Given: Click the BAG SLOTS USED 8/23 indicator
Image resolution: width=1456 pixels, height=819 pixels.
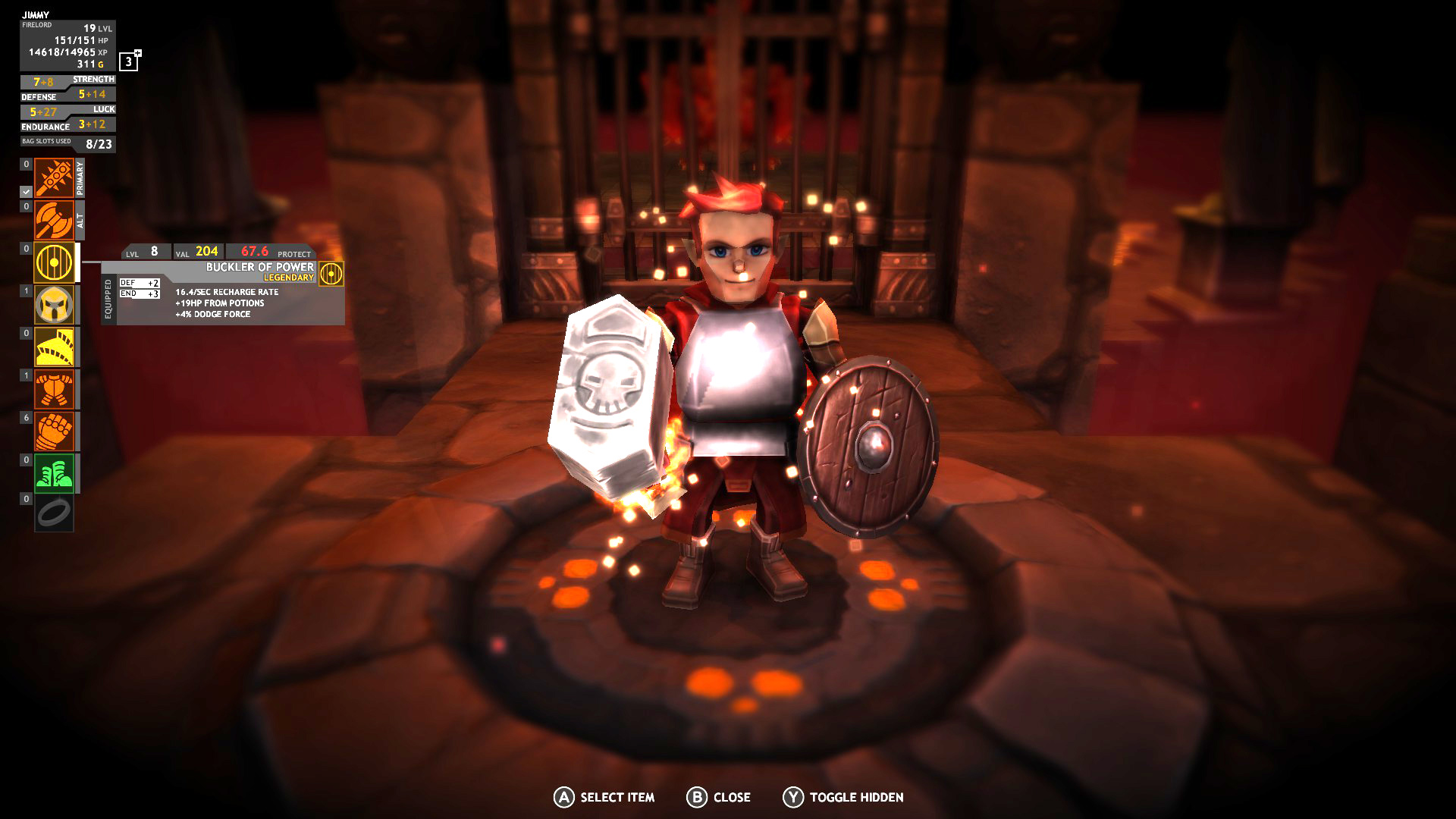Looking at the screenshot, I should (68, 144).
